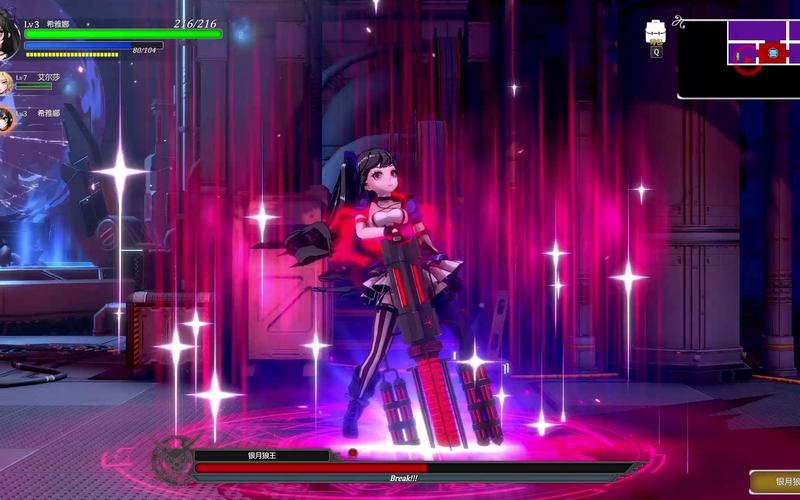The width and height of the screenshot is (800, 500).
Task: Click the gold 银月 banner button
Action: point(775,482)
